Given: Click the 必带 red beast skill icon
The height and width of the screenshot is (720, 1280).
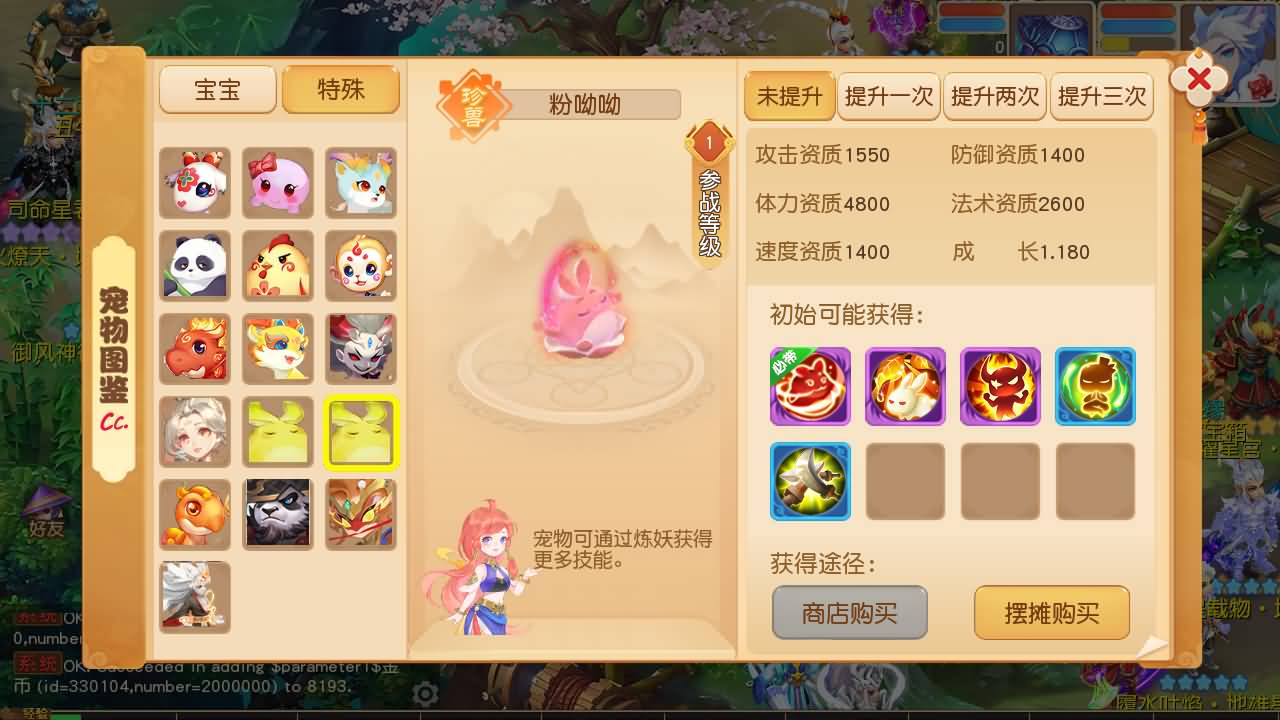Looking at the screenshot, I should (810, 386).
